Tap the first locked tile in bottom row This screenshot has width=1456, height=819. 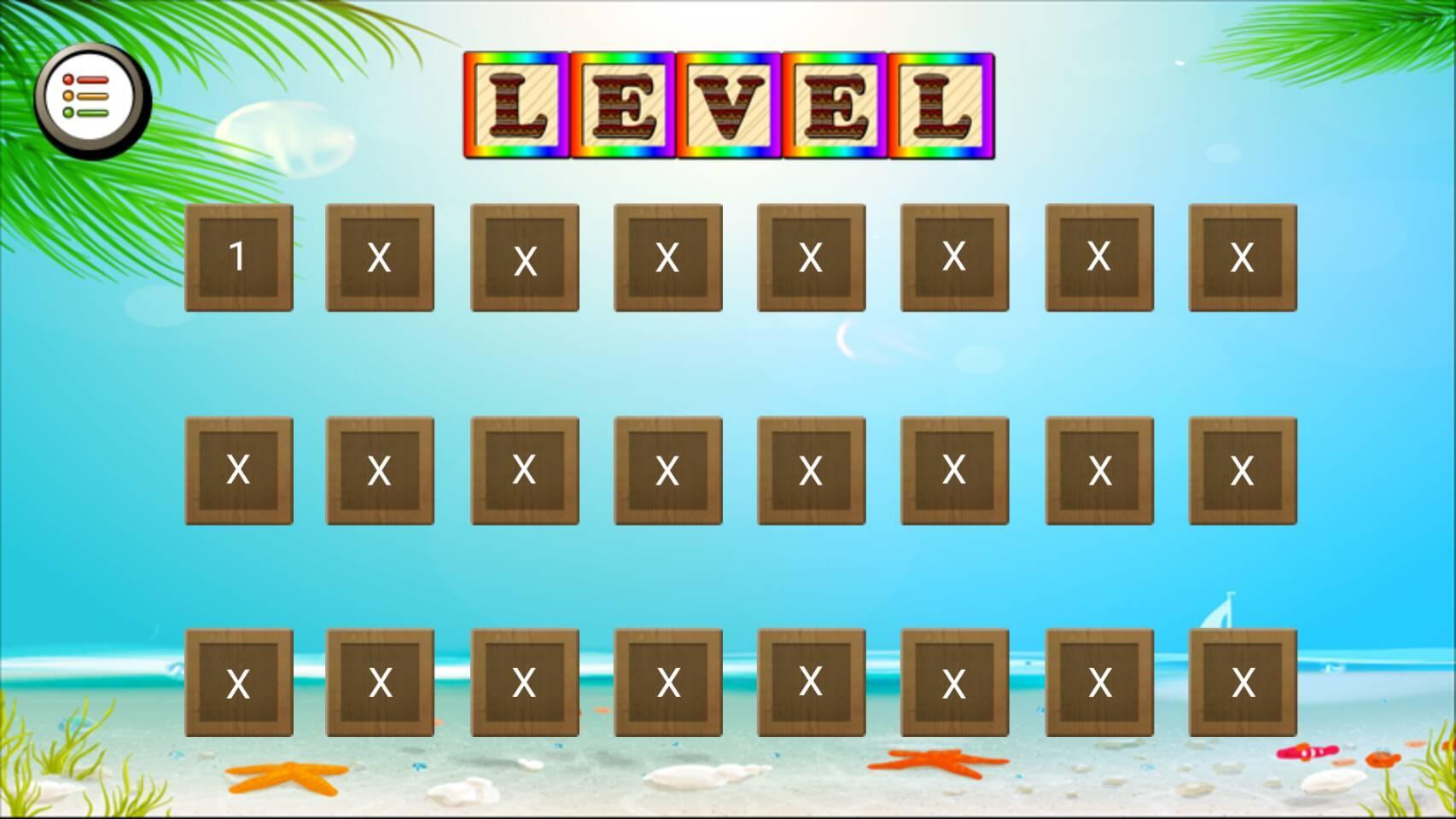tap(240, 682)
